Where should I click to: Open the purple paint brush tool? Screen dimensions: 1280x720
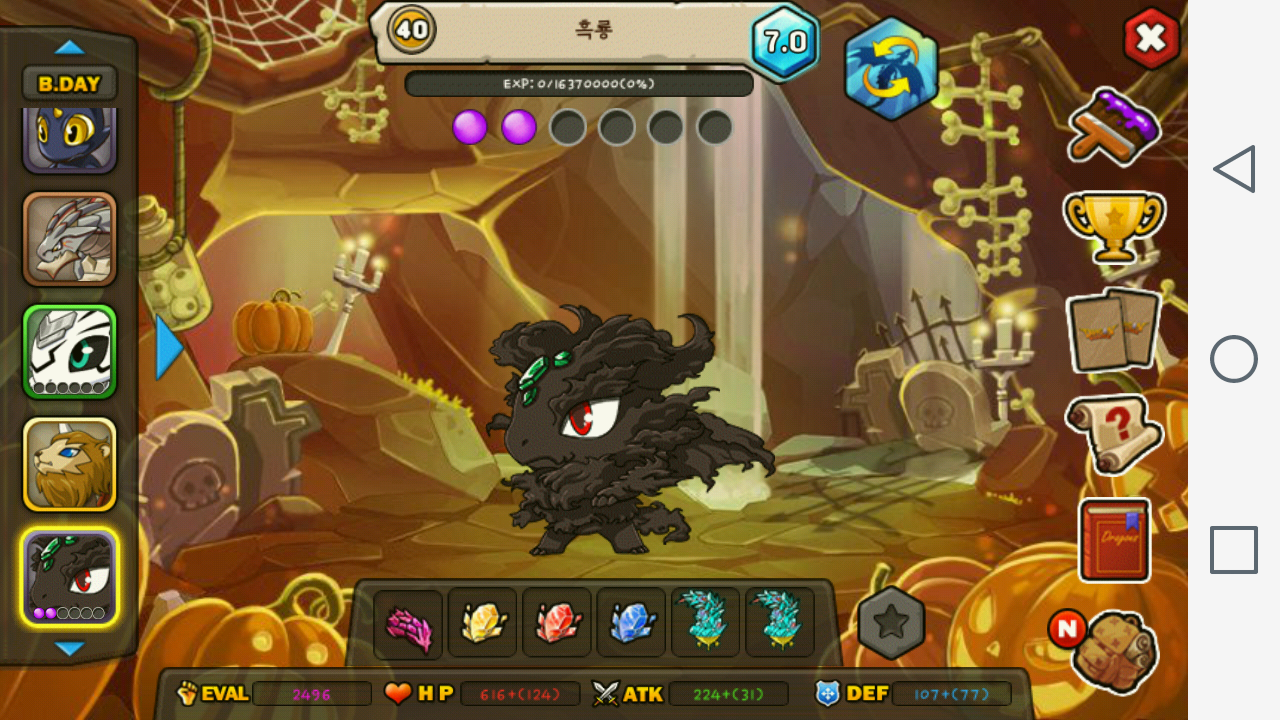tap(1113, 125)
